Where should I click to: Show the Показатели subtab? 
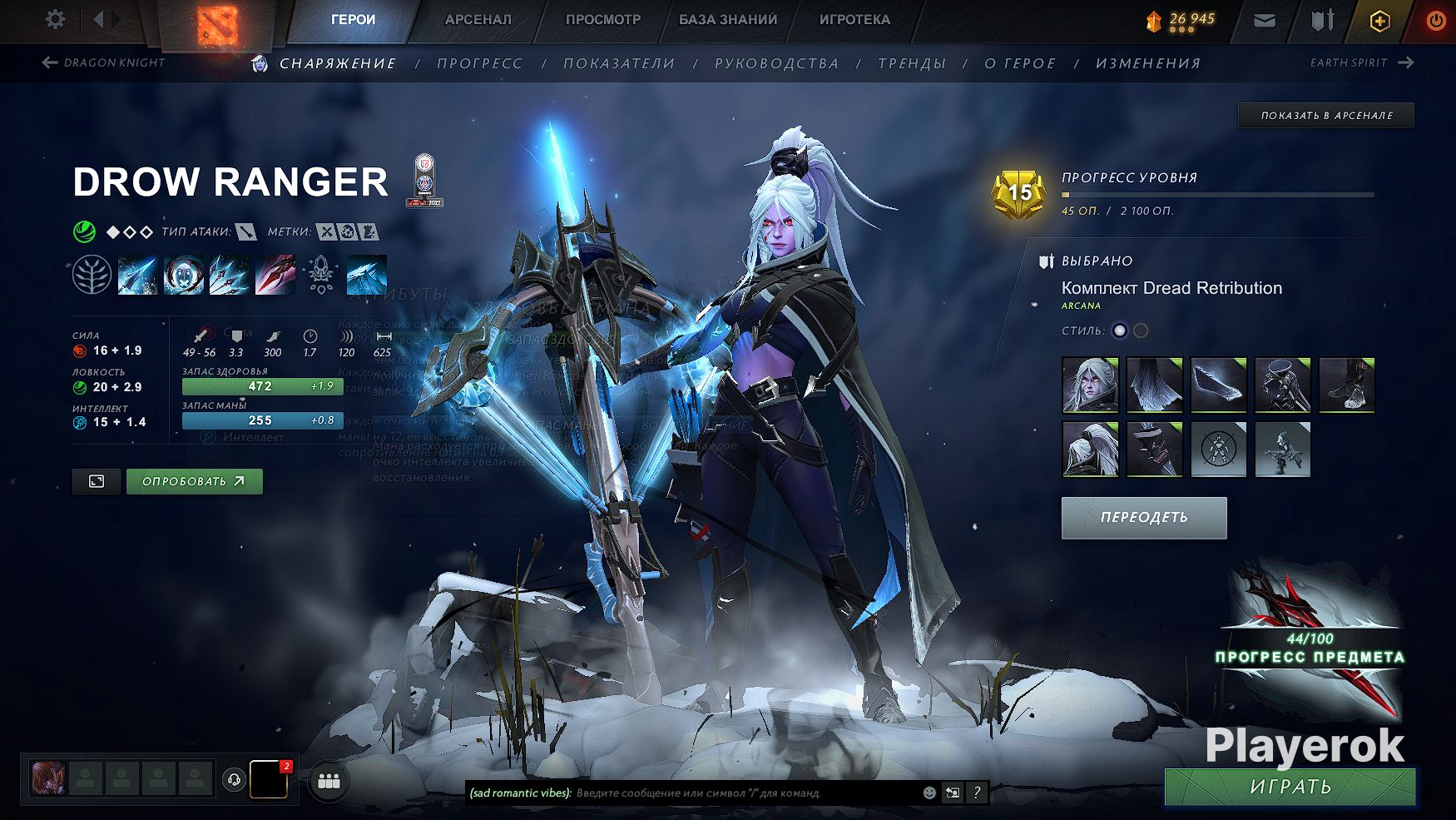coord(619,63)
